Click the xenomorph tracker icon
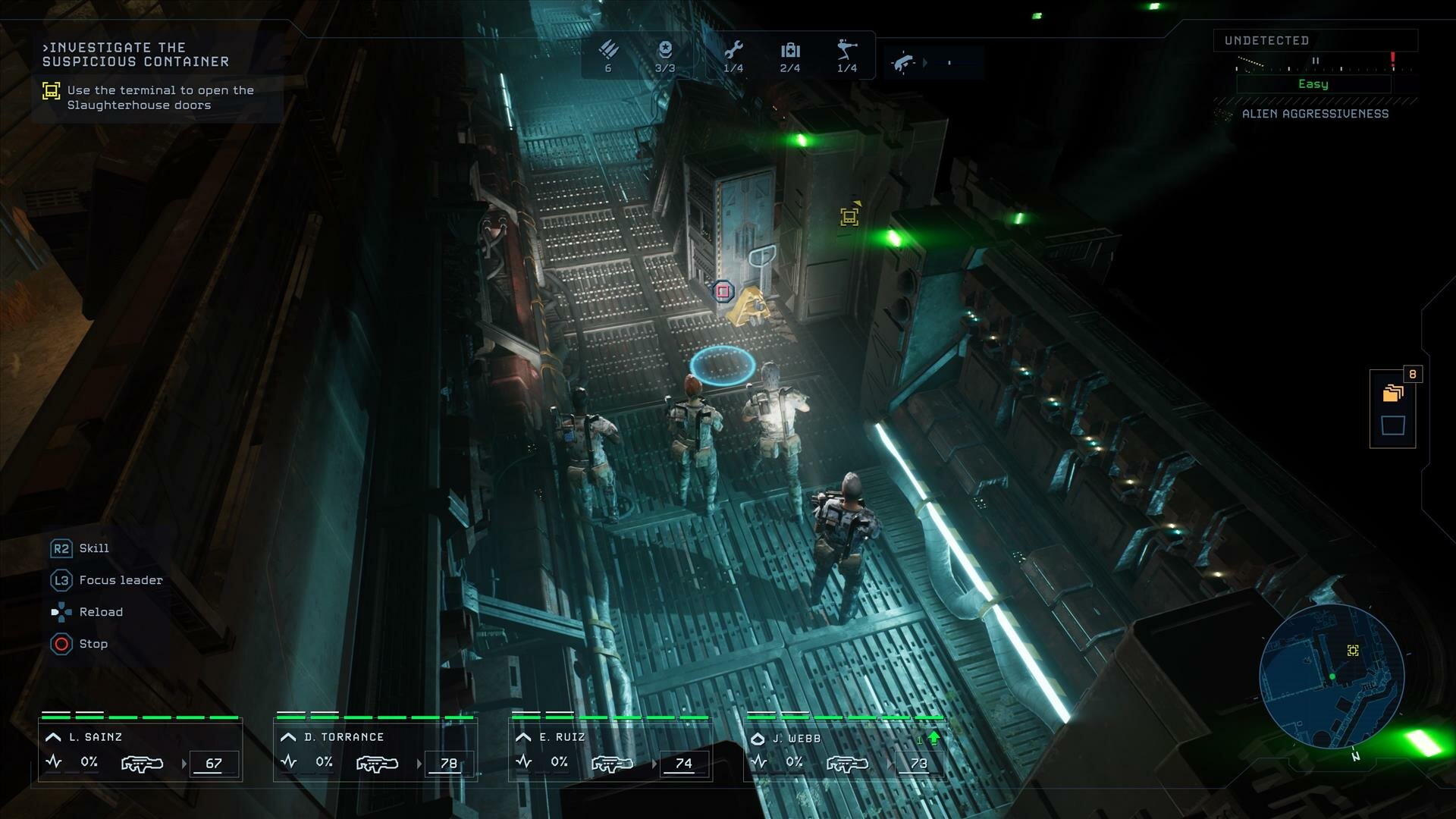1456x819 pixels. pos(902,63)
